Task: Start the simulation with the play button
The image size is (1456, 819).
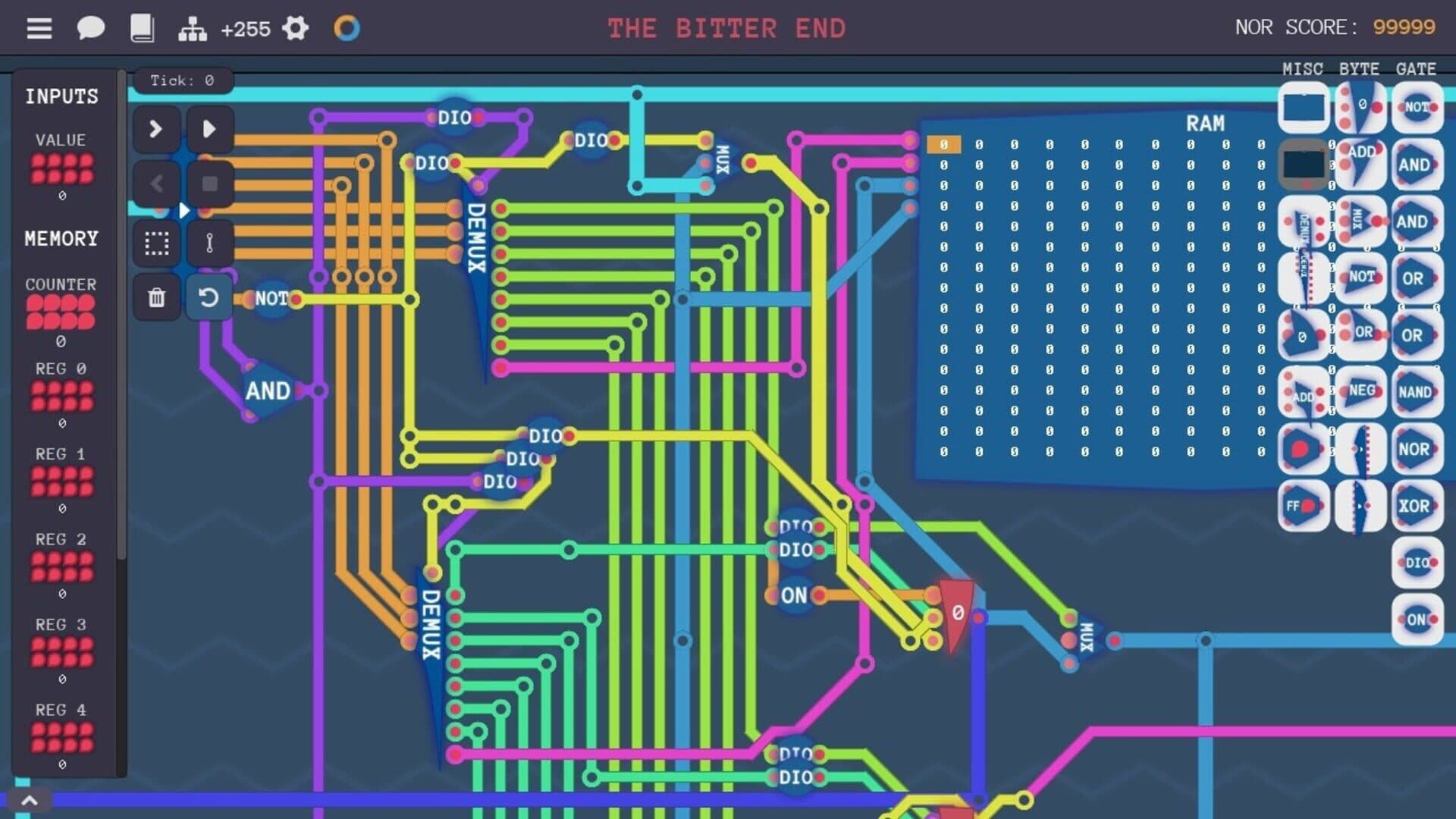Action: [211, 129]
